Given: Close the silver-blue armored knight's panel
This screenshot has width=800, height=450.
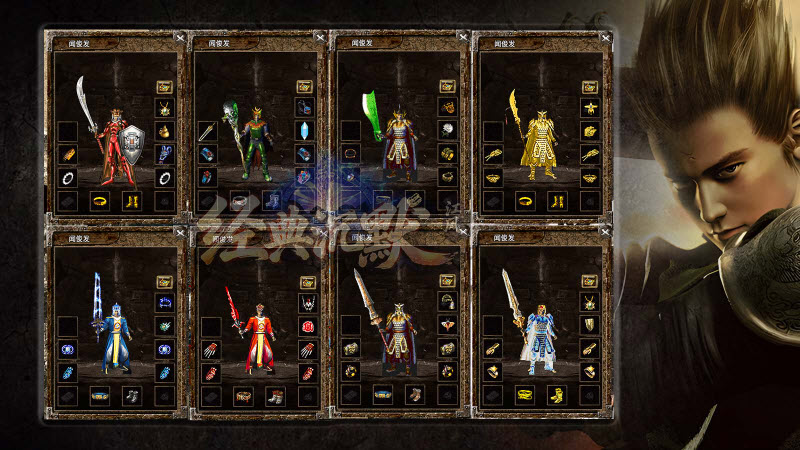Looking at the screenshot, I should click(x=604, y=233).
